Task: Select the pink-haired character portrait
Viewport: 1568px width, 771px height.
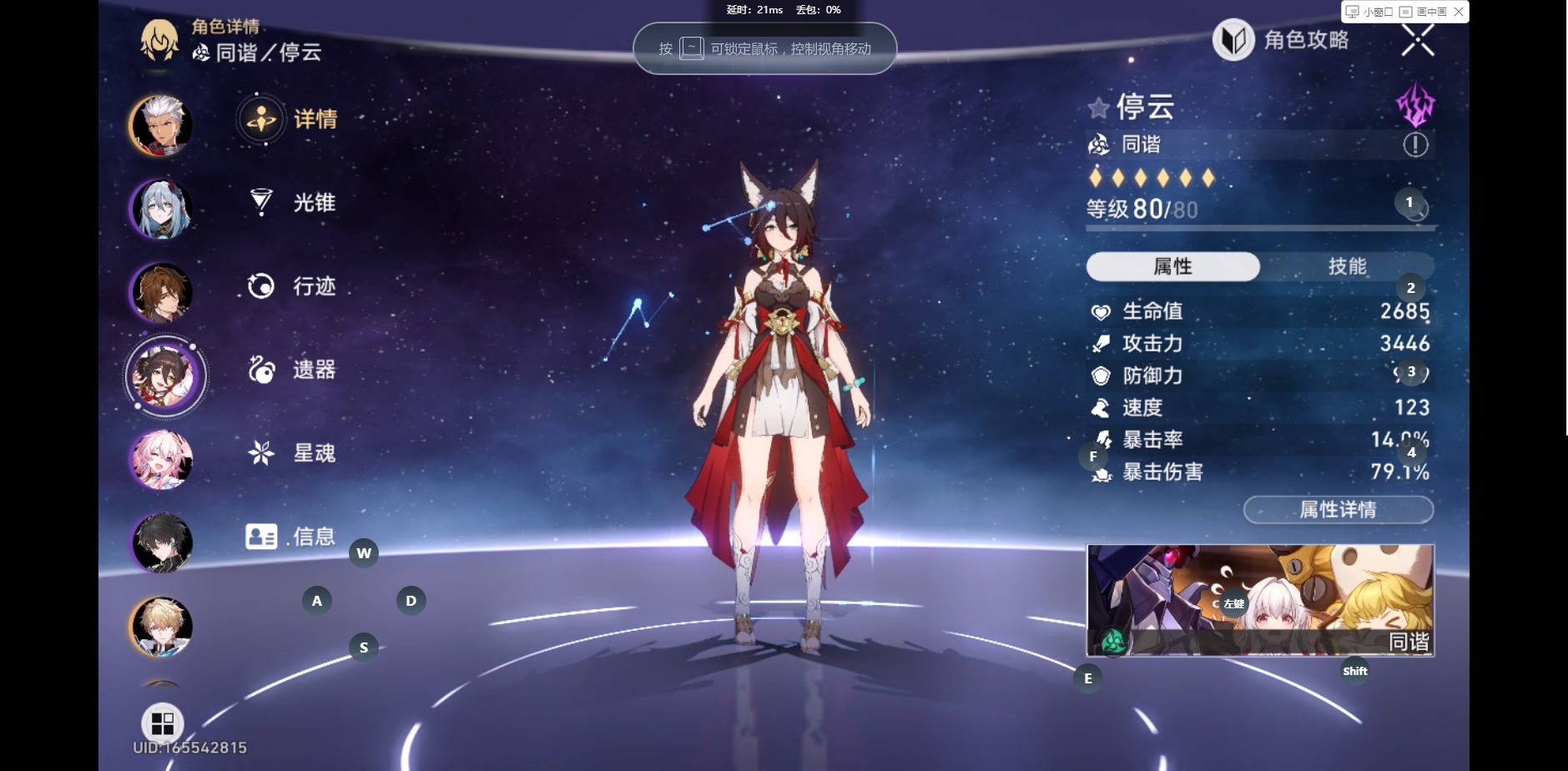Action: [x=162, y=459]
